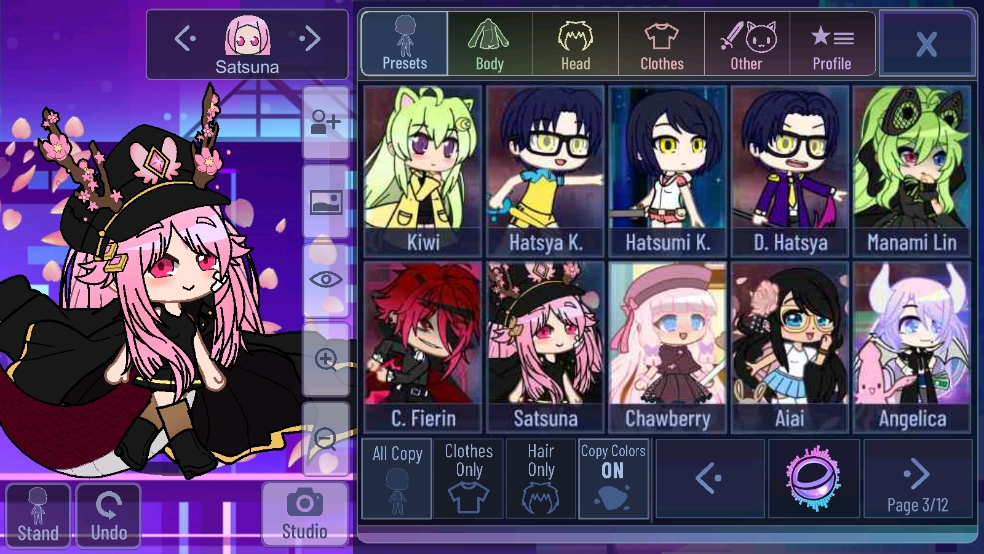Viewport: 984px width, 554px height.
Task: Choose the Kiwi preset character
Action: click(423, 171)
